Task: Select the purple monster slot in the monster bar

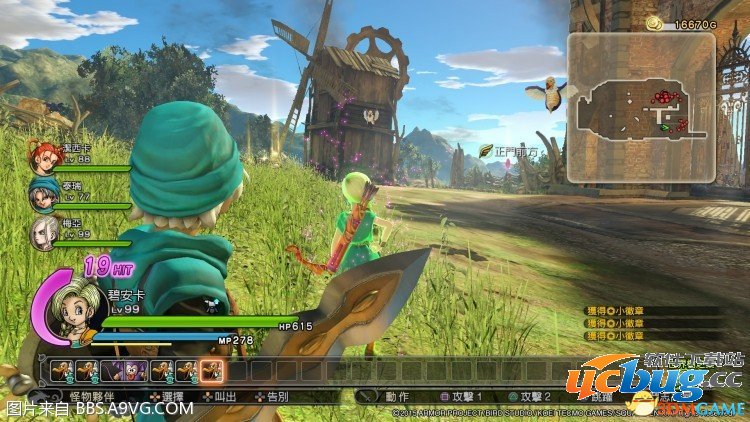Action: (x=134, y=371)
